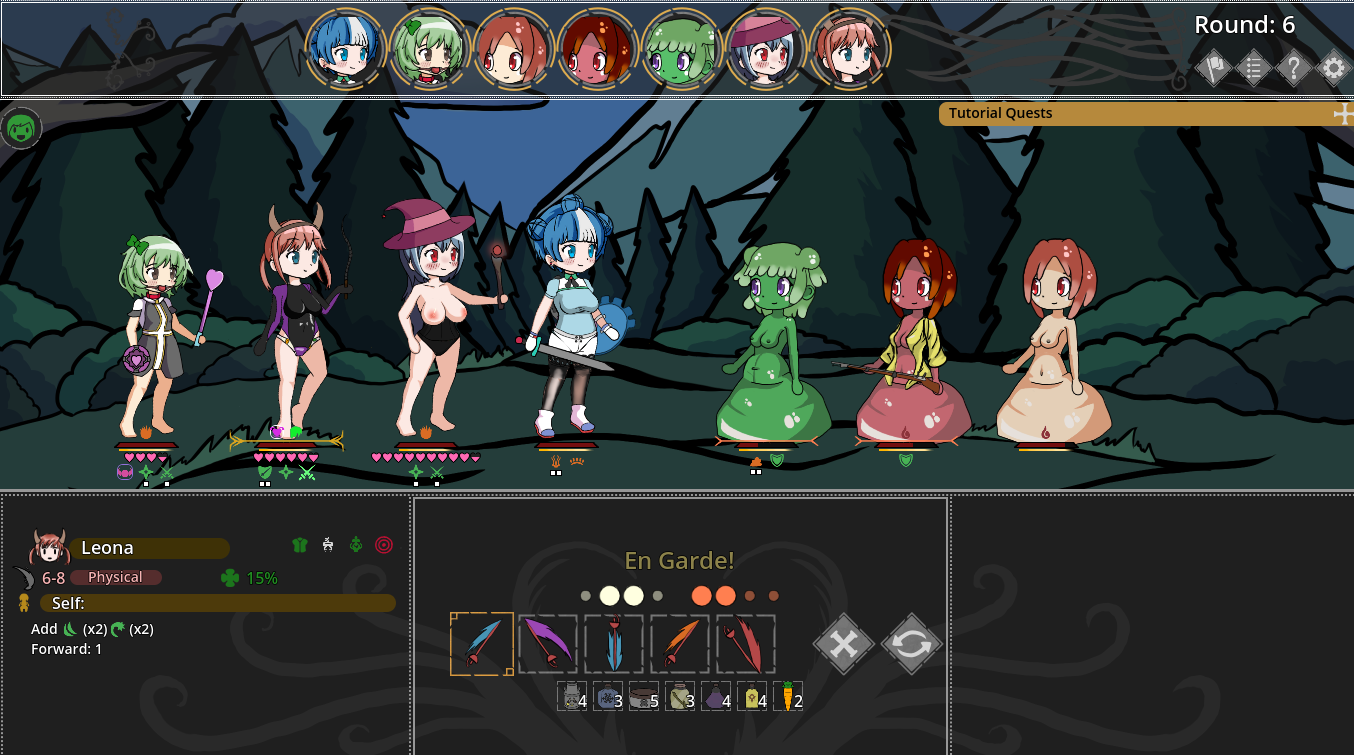Click the green slime girl turn portrait
The image size is (1354, 755).
click(x=681, y=49)
